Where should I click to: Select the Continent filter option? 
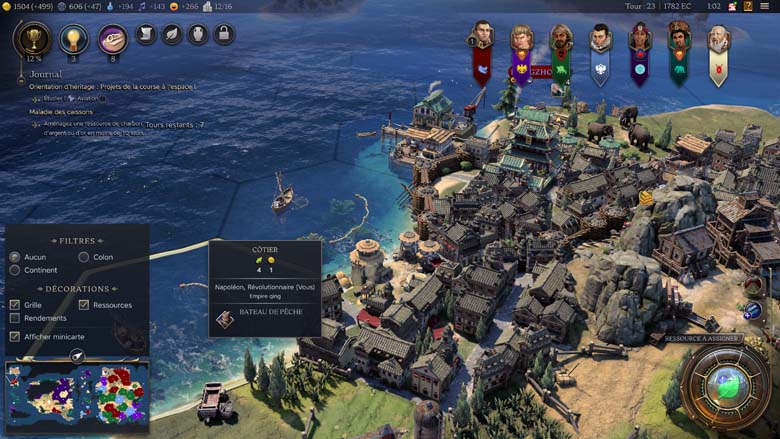15,270
